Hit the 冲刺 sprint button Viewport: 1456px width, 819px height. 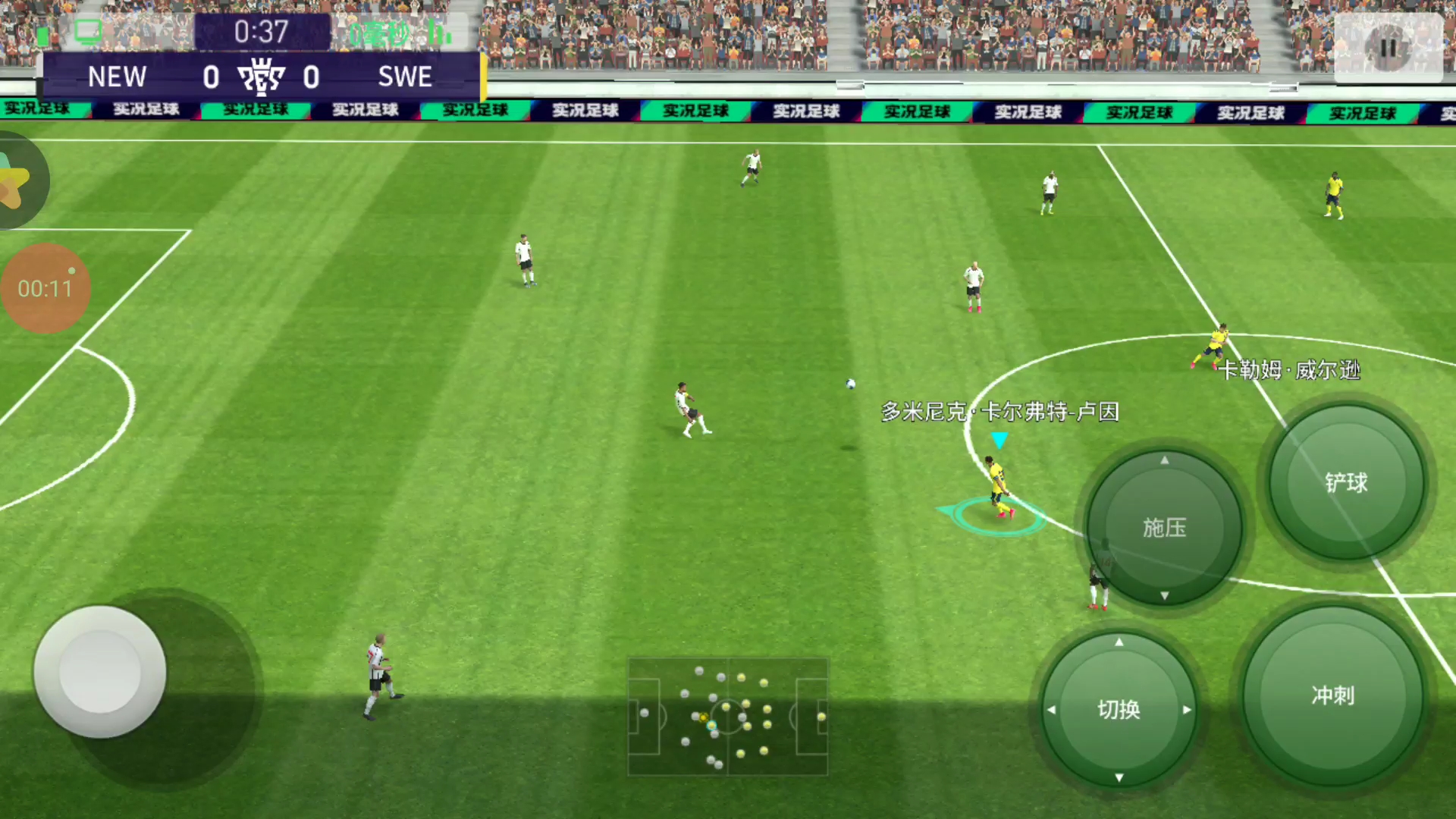pyautogui.click(x=1332, y=695)
